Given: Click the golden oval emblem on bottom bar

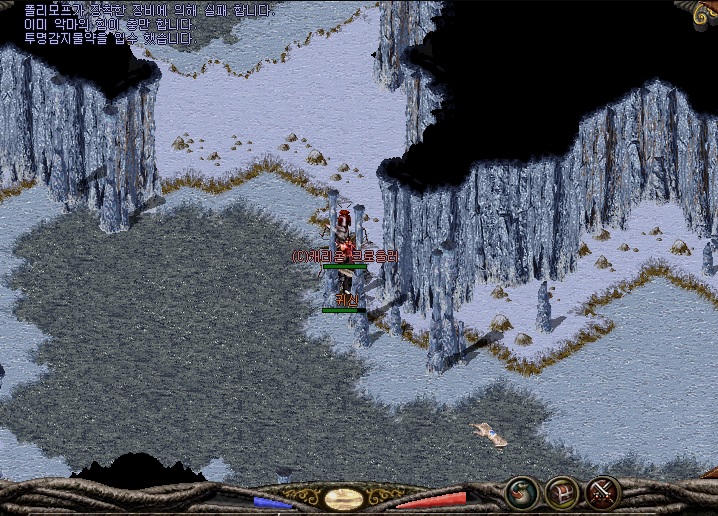Looking at the screenshot, I should pyautogui.click(x=343, y=498).
